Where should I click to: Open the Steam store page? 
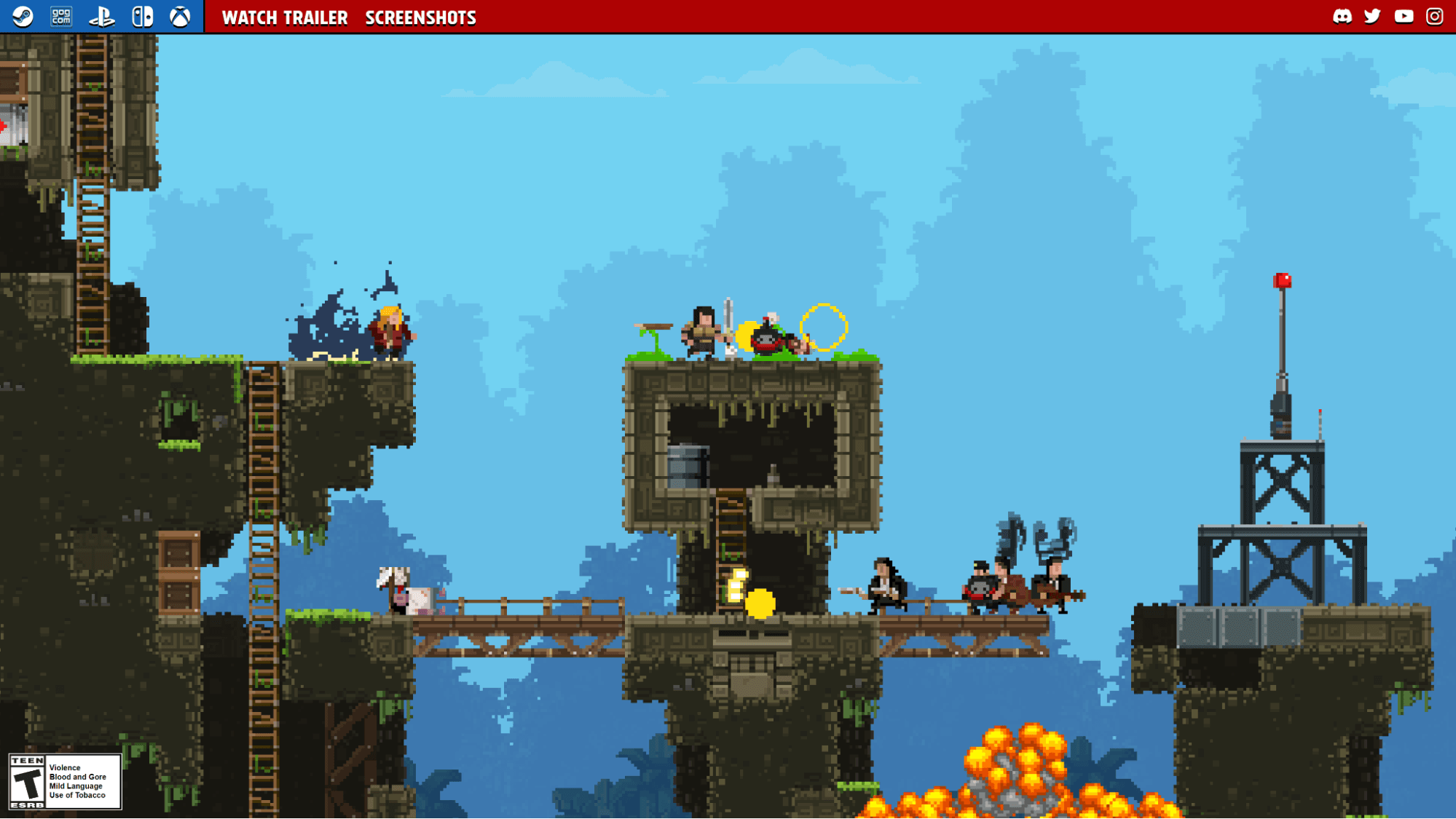coord(22,16)
